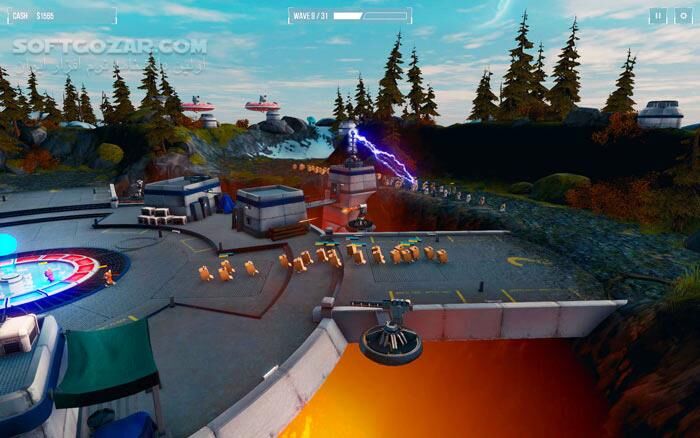Pause the game with the pause button
The image size is (700, 438).
pyautogui.click(x=657, y=15)
